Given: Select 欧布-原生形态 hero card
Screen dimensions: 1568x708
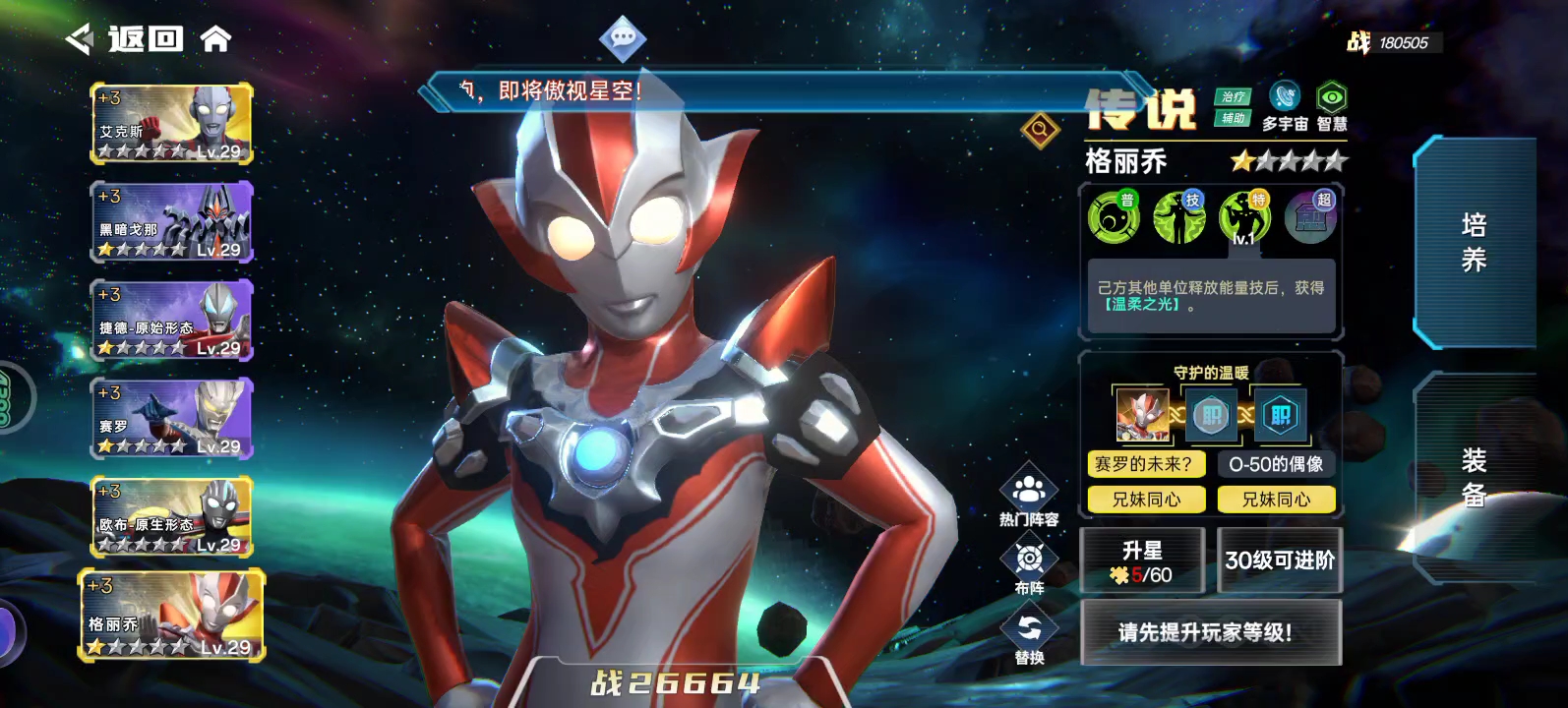Looking at the screenshot, I should point(172,517).
